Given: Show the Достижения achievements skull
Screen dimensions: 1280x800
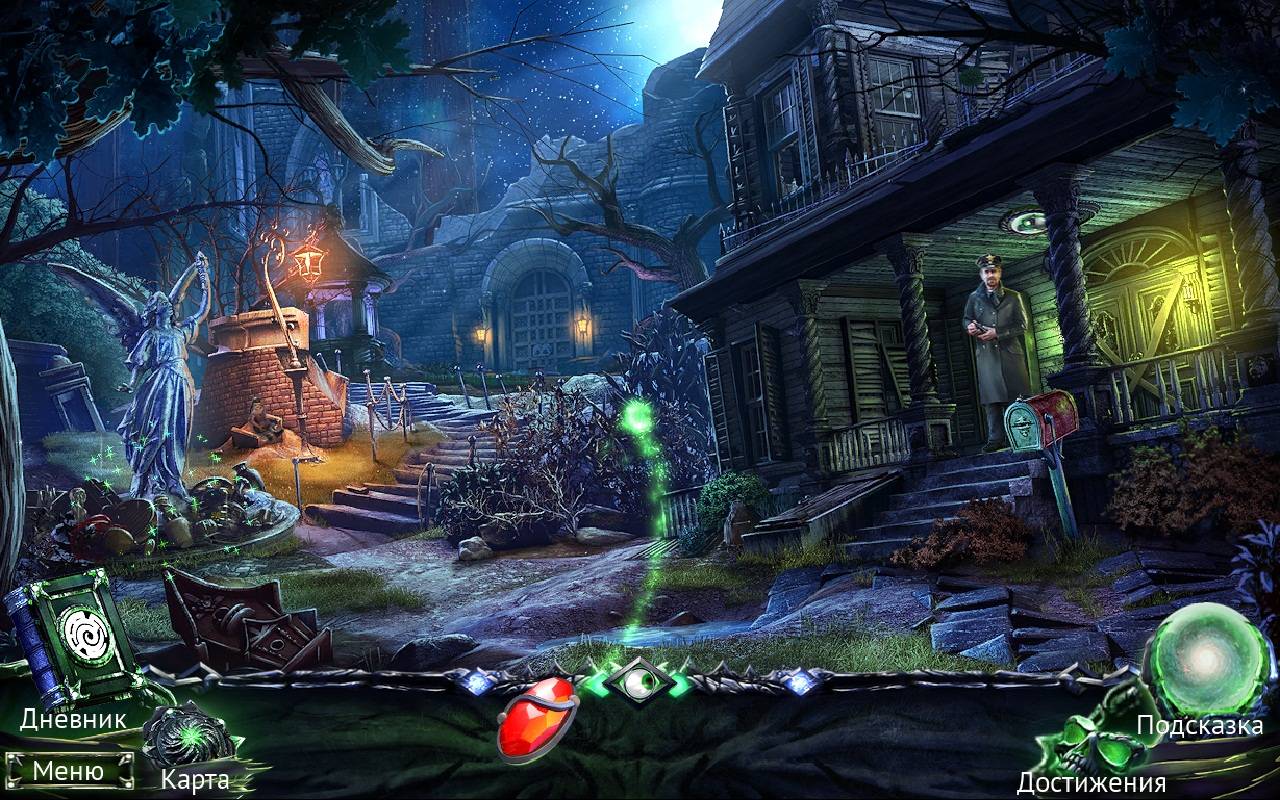Looking at the screenshot, I should (x=1089, y=741).
